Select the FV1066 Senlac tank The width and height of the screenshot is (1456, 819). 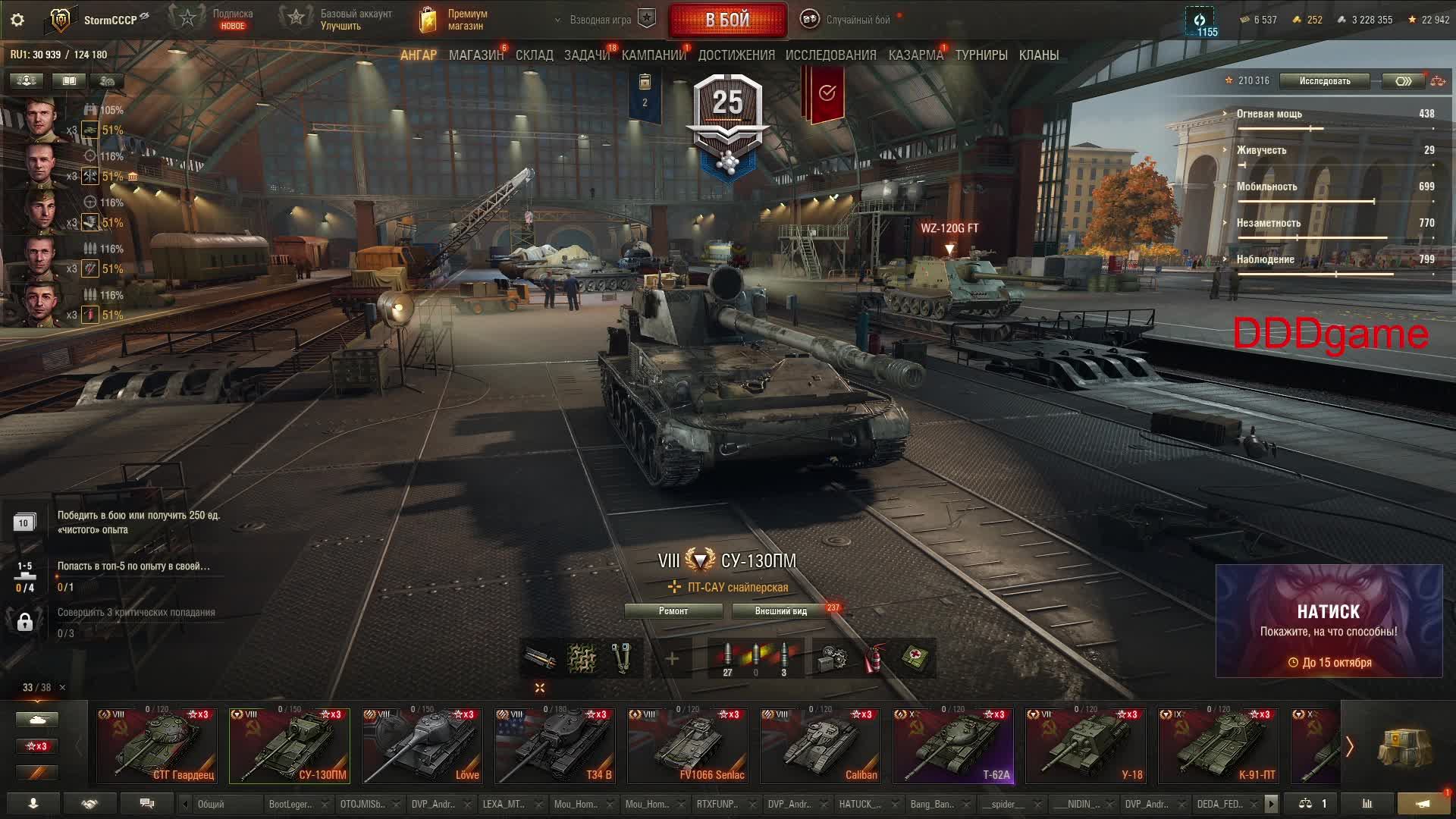tap(687, 745)
